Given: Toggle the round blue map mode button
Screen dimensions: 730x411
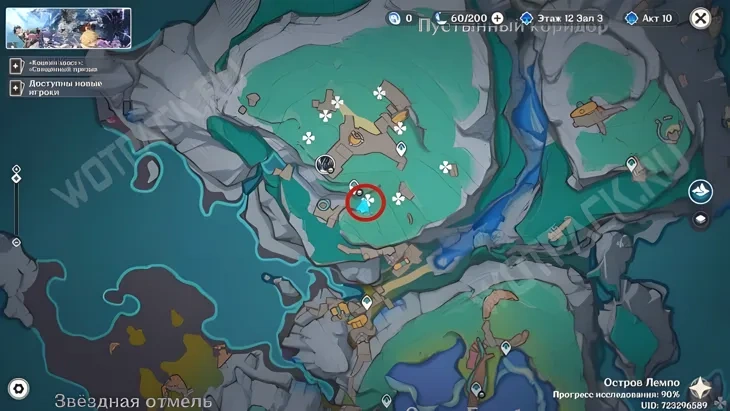Looking at the screenshot, I should click(701, 191).
